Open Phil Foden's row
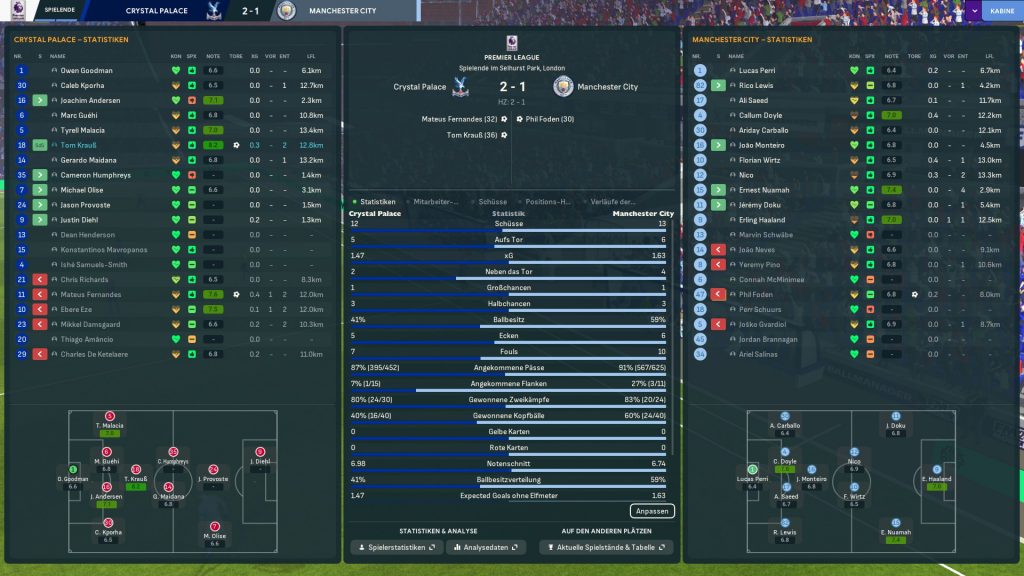The width and height of the screenshot is (1024, 576). [755, 295]
